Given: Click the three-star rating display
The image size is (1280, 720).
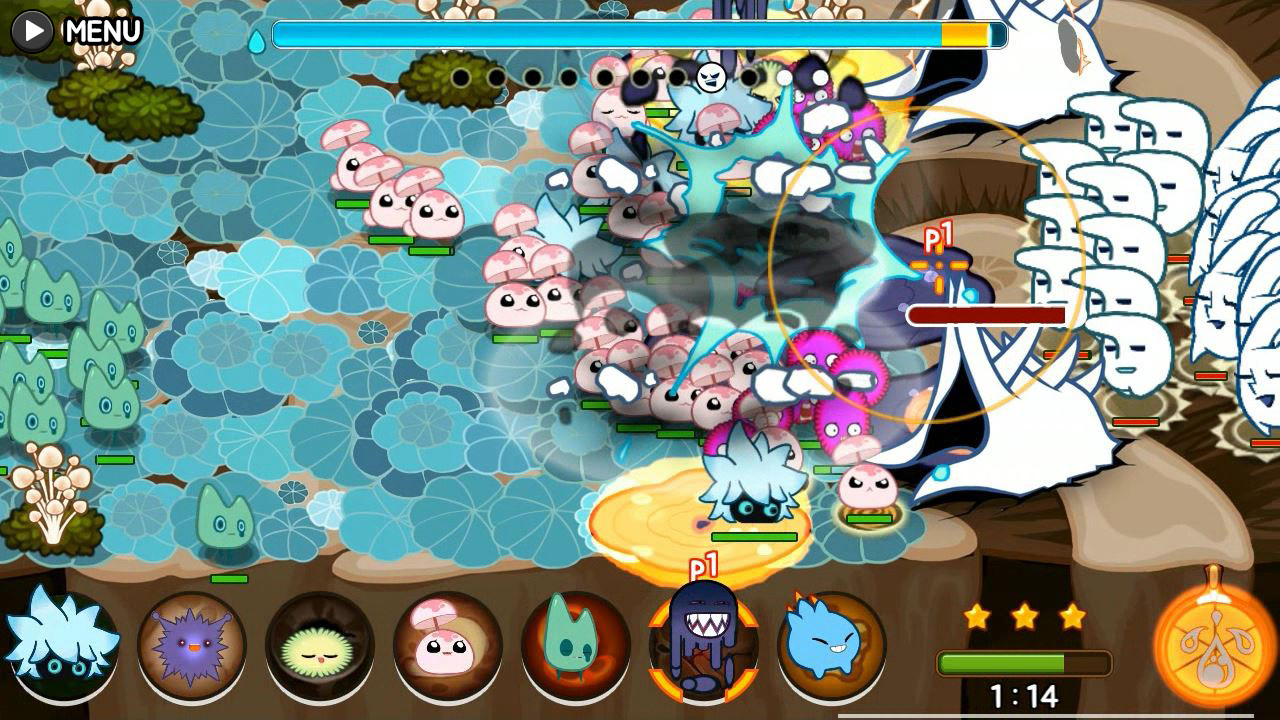Looking at the screenshot, I should [x=1022, y=618].
